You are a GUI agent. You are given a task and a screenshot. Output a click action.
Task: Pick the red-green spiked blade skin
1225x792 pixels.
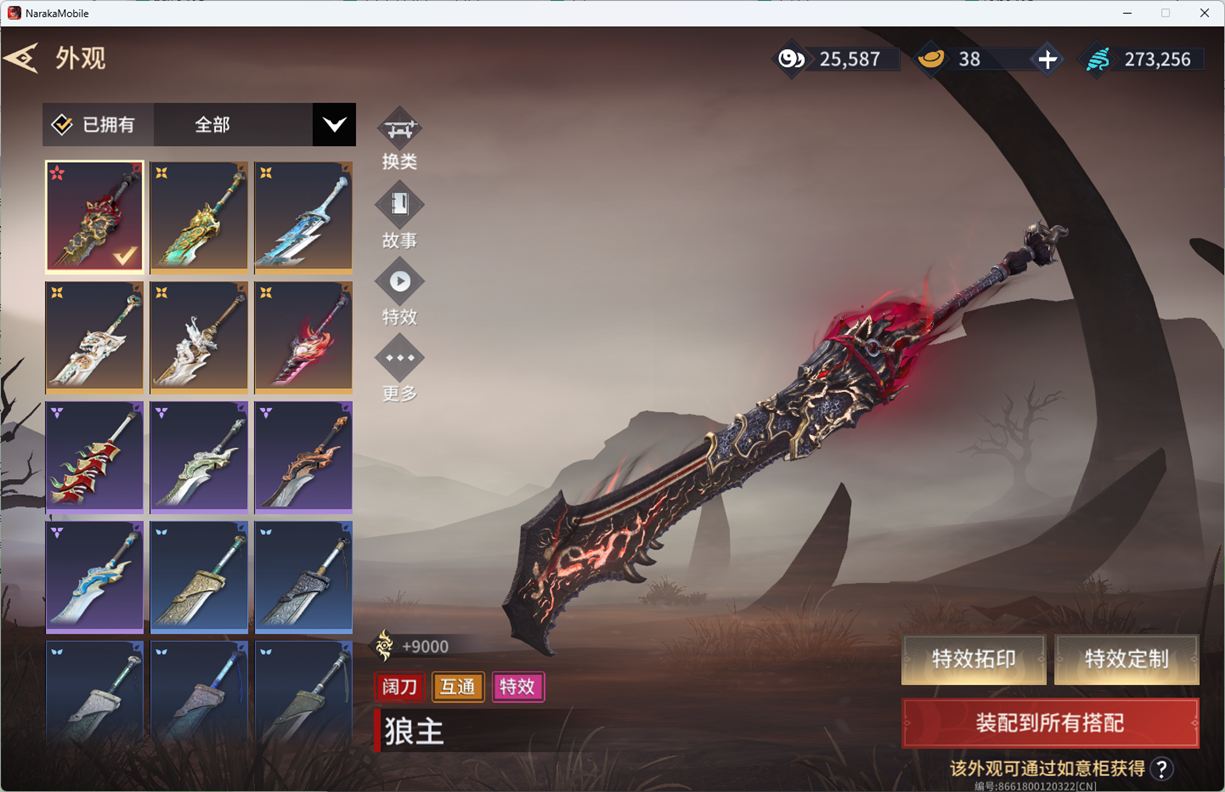[95, 457]
